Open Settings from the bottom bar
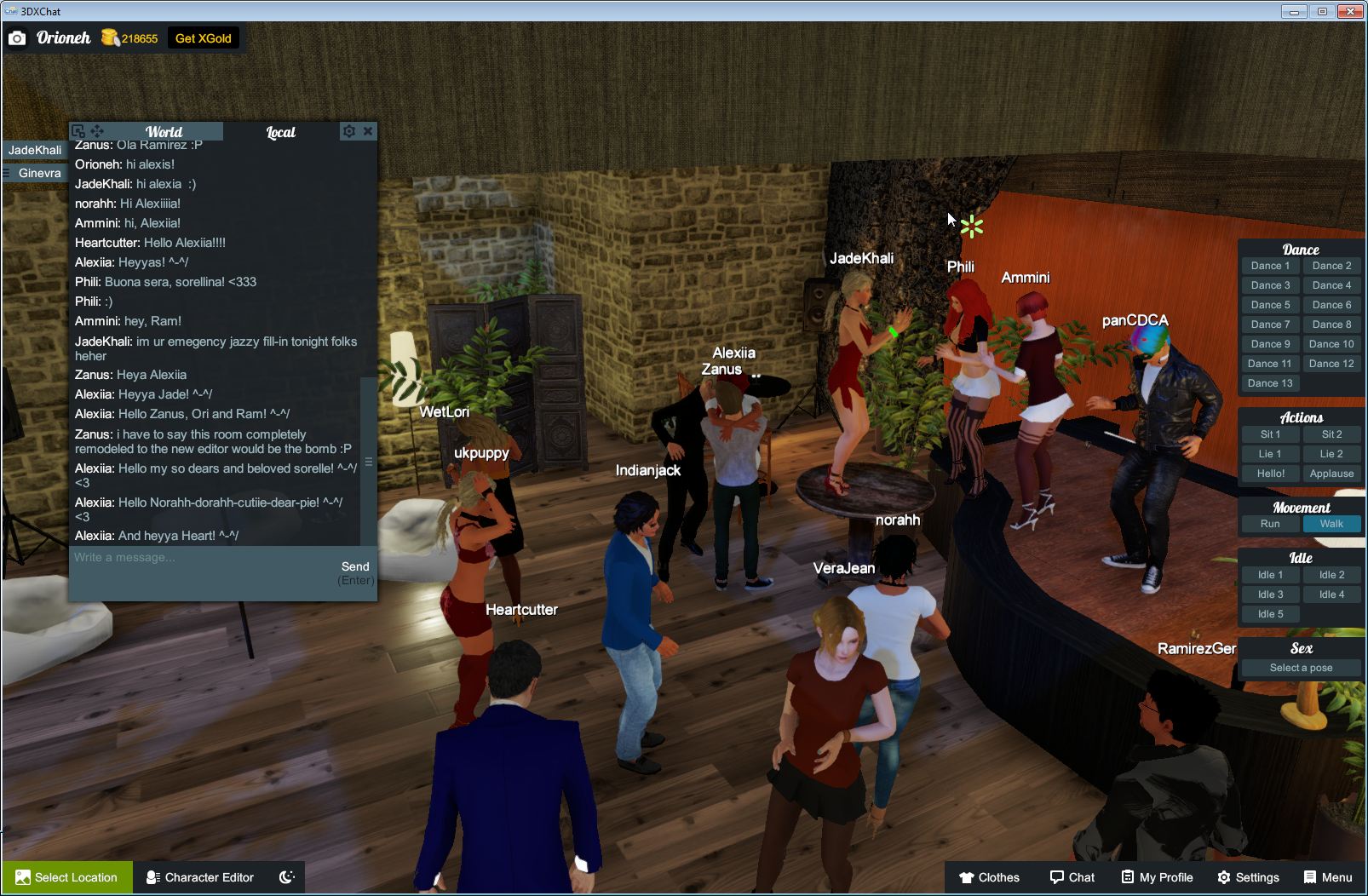Screen dimensions: 1368x896 click(x=1250, y=877)
